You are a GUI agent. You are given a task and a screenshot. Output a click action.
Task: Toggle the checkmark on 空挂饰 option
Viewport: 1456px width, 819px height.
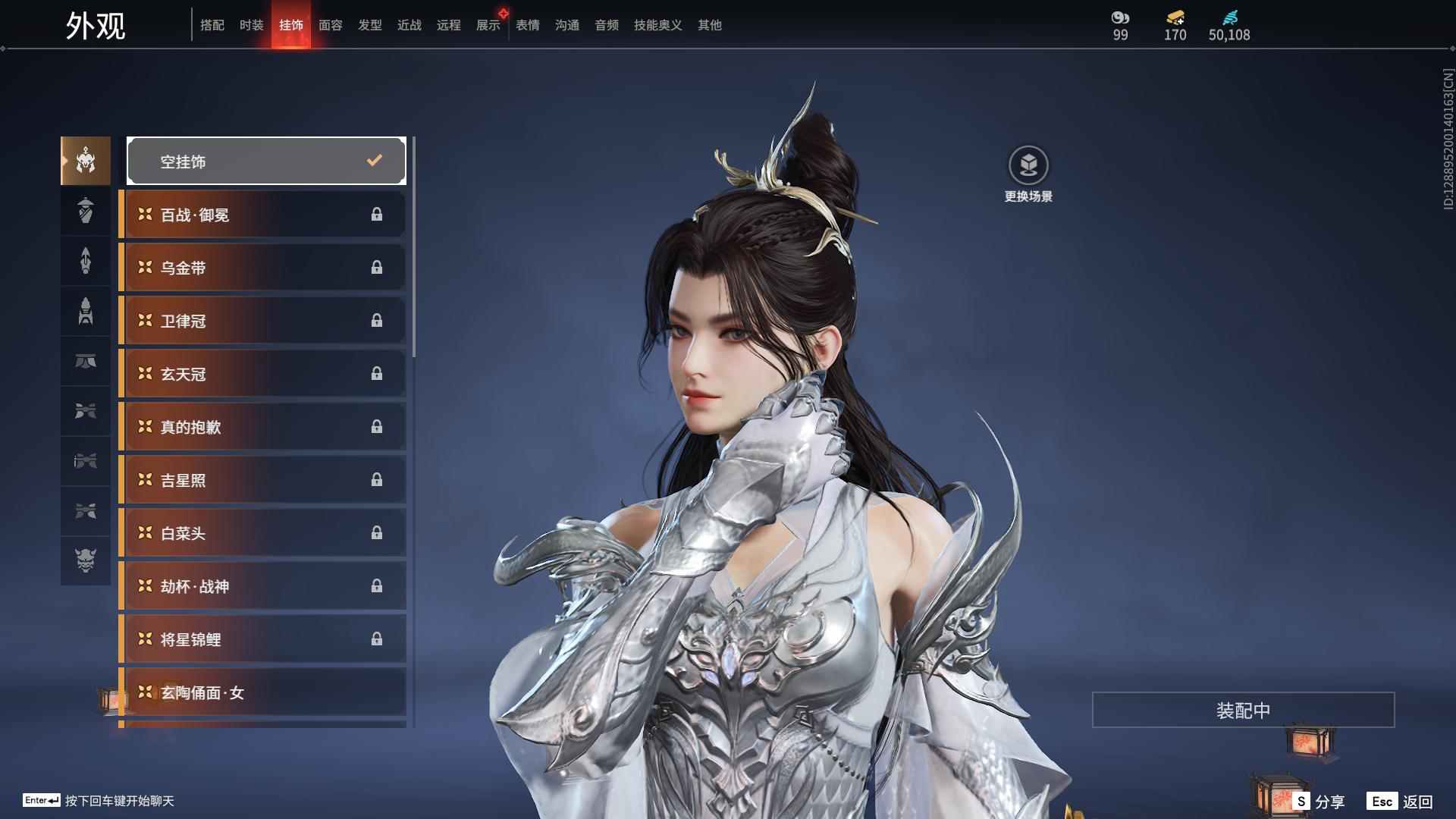point(372,160)
